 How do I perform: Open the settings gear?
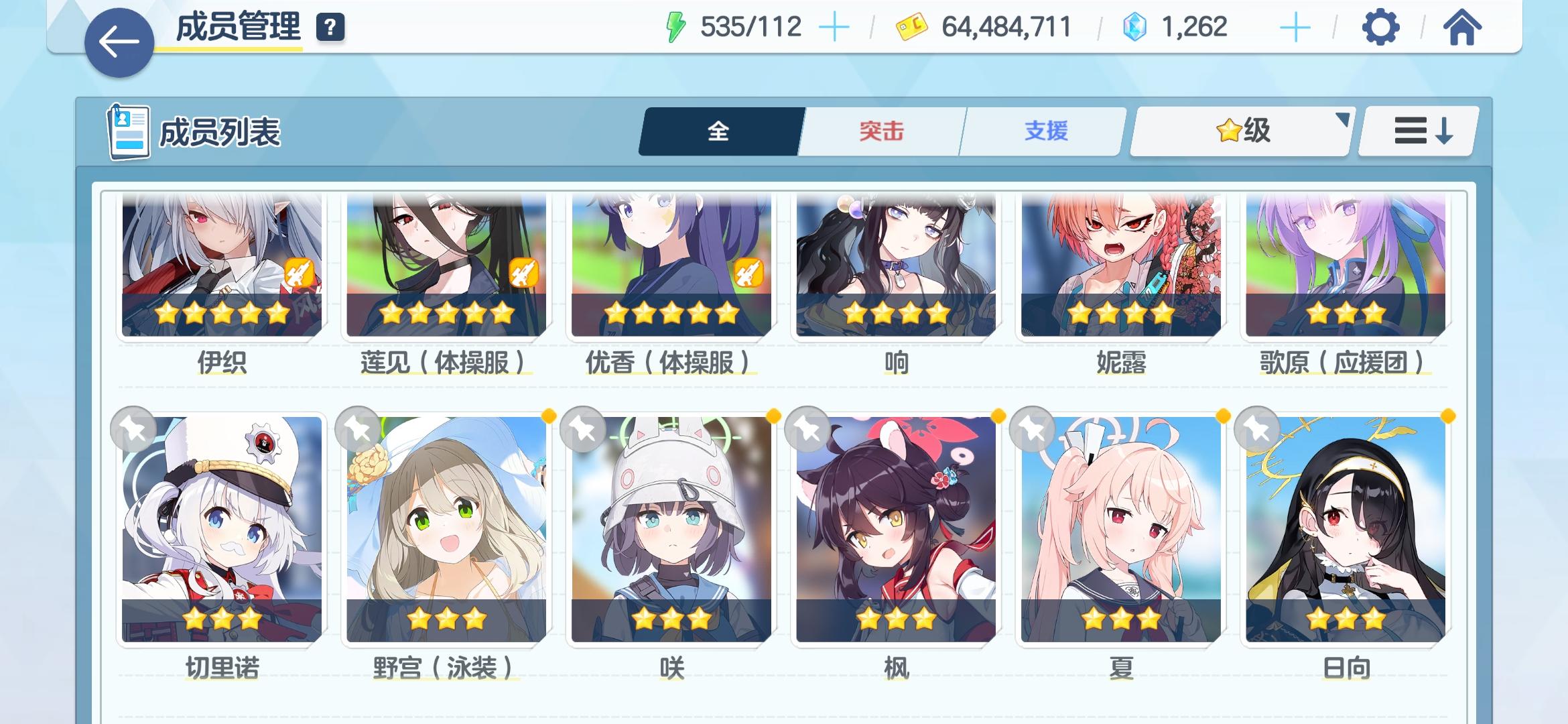[1382, 27]
